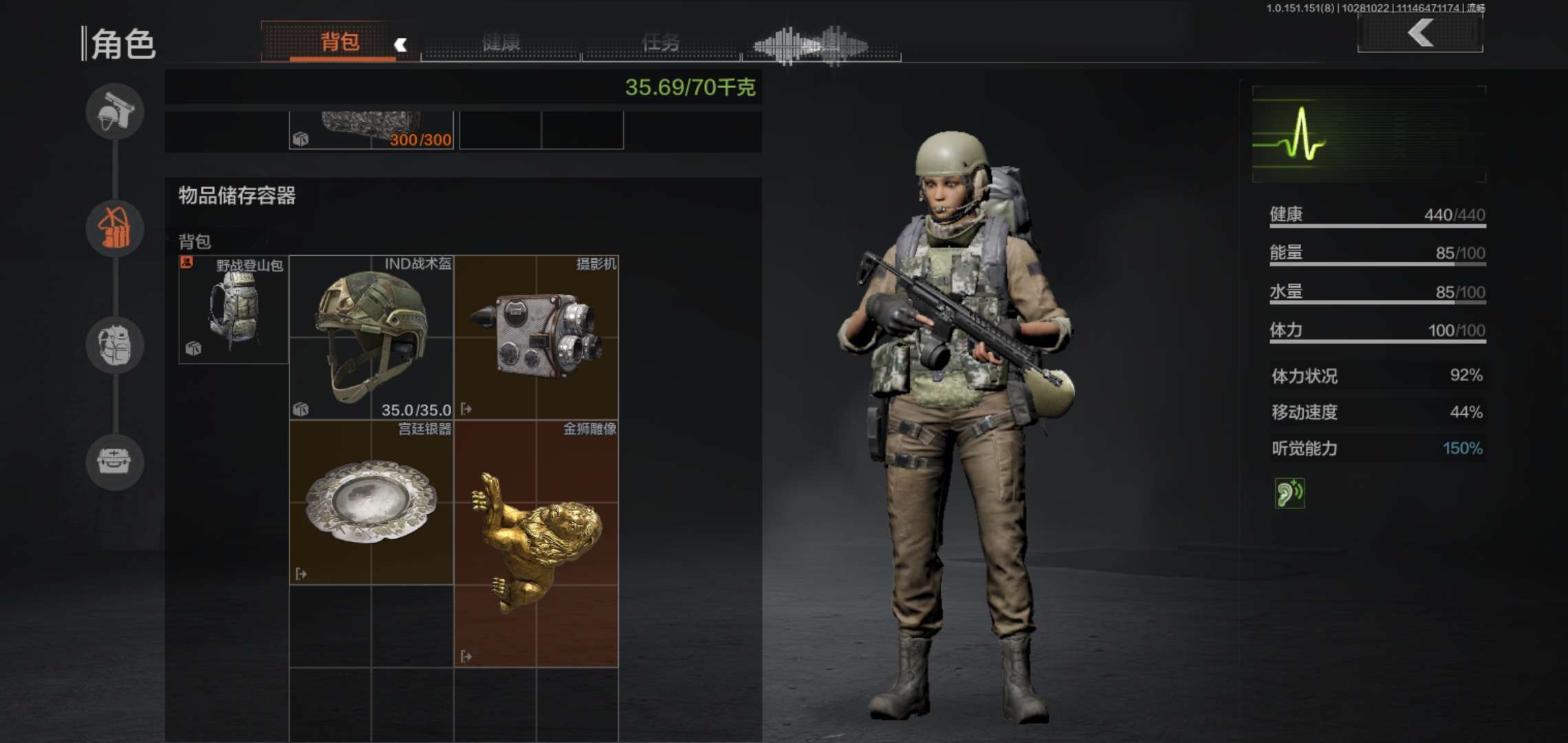The height and width of the screenshot is (743, 1568).
Task: Choose the tactical vest category icon
Action: 115,345
